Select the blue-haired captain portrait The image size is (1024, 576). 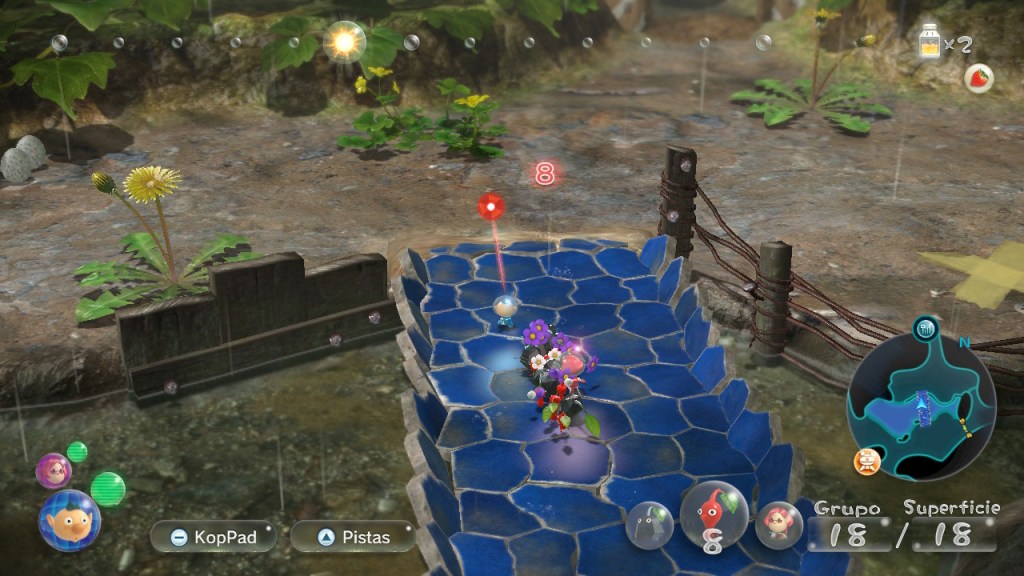pyautogui.click(x=69, y=520)
